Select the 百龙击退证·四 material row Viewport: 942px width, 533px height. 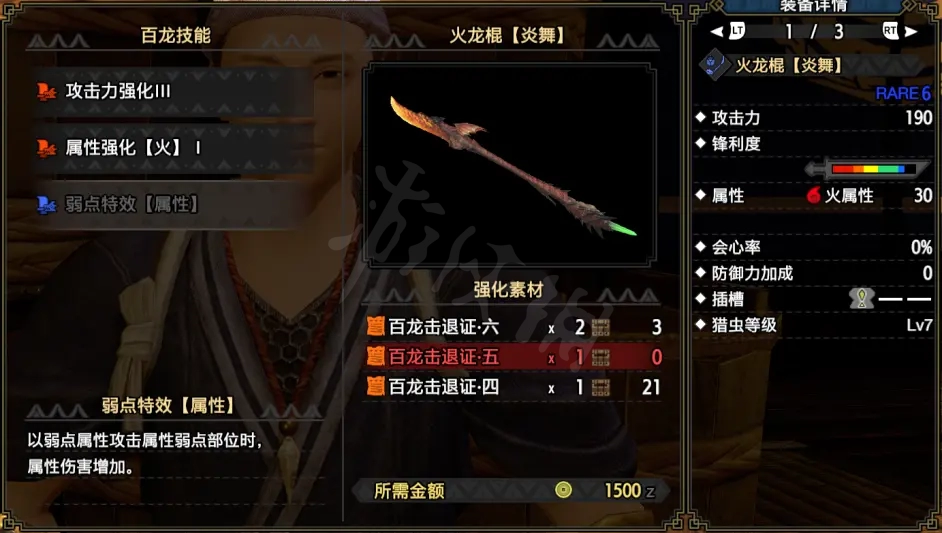point(512,387)
